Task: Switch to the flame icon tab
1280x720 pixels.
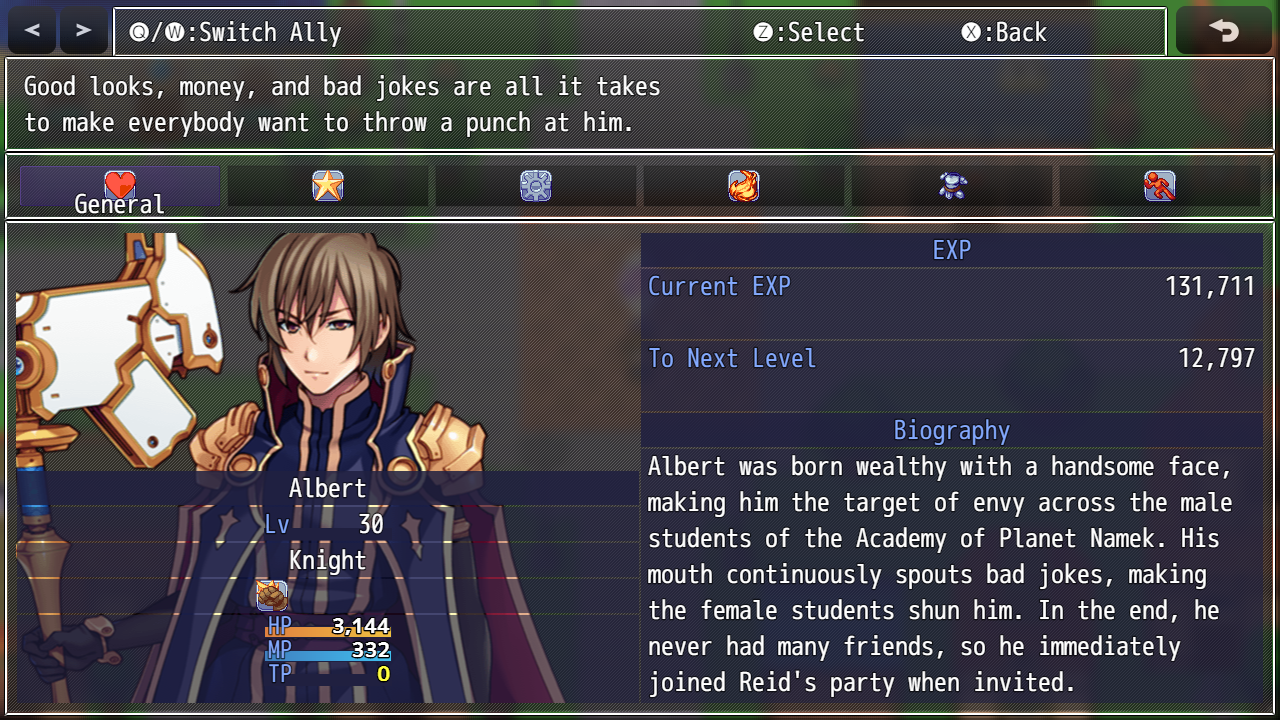Action: 744,186
